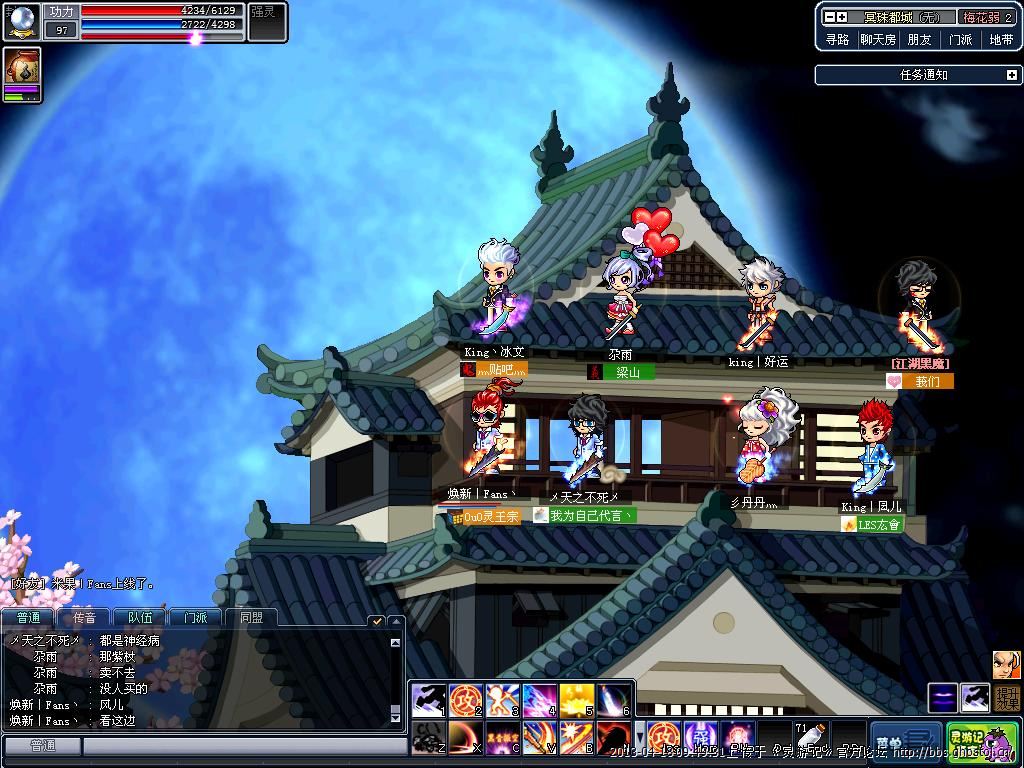Open the 聊天房 chat room panel

point(878,40)
